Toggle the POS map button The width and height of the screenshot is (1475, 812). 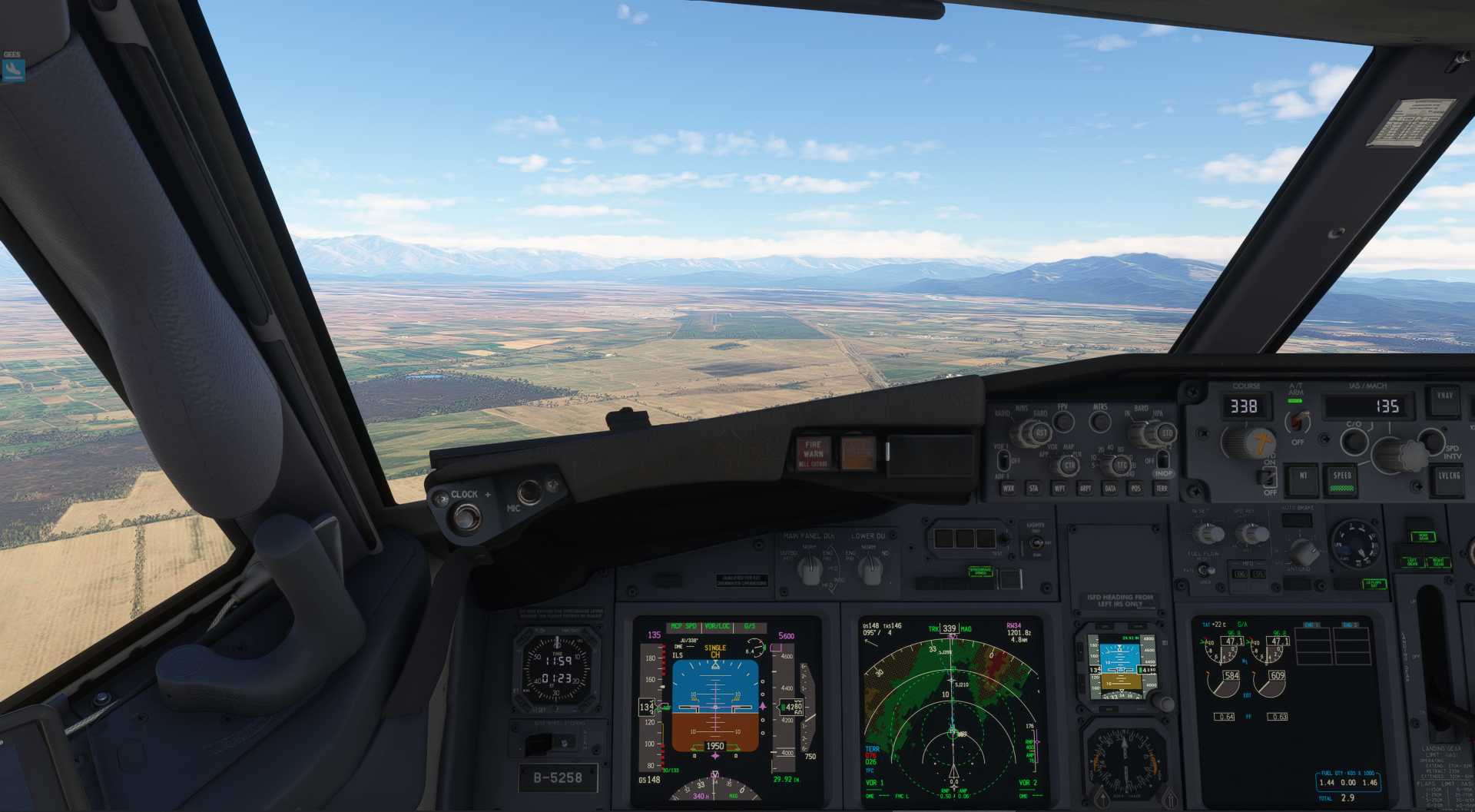(x=1135, y=489)
